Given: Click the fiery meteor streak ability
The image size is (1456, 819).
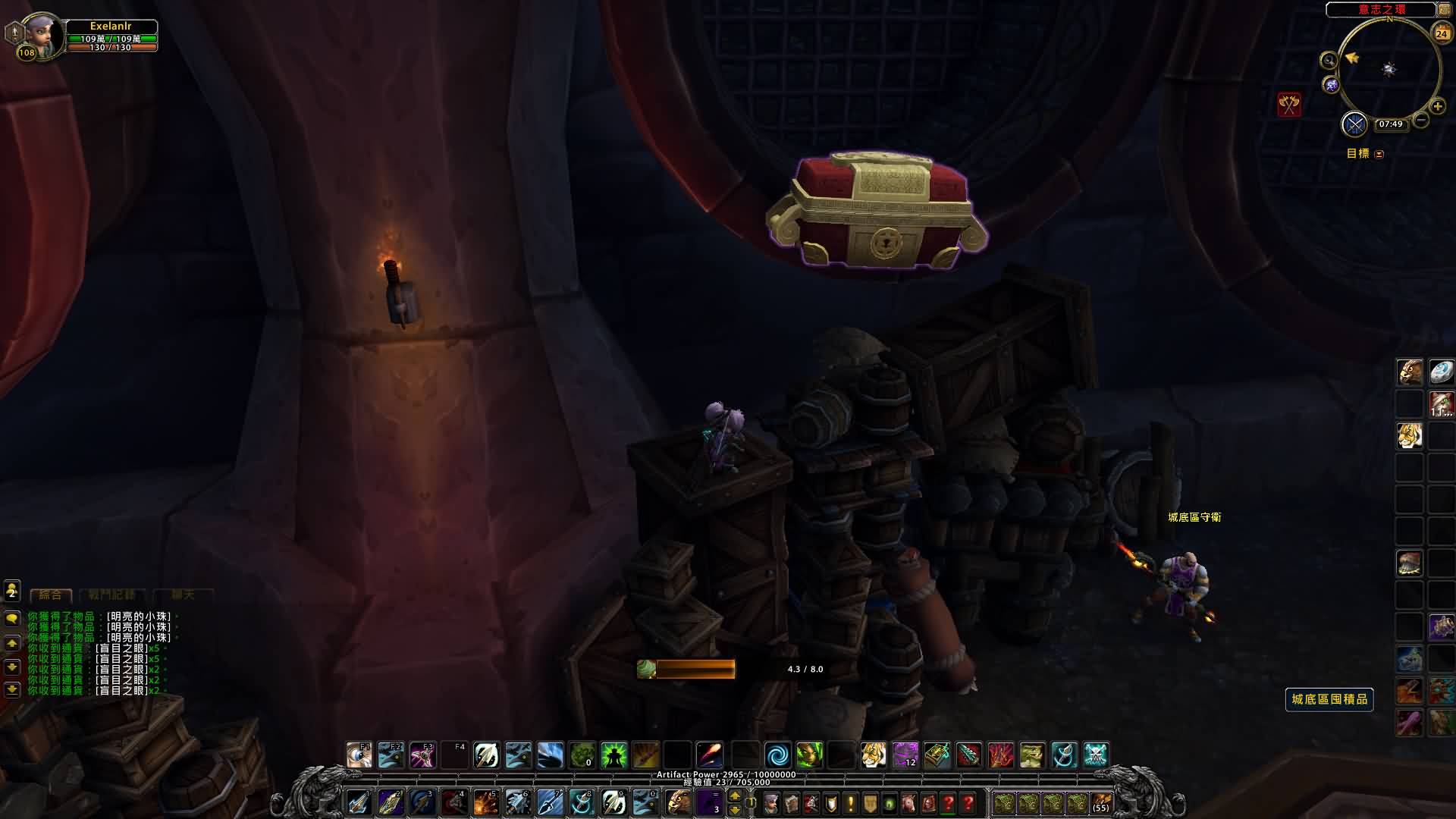Looking at the screenshot, I should coord(711,755).
